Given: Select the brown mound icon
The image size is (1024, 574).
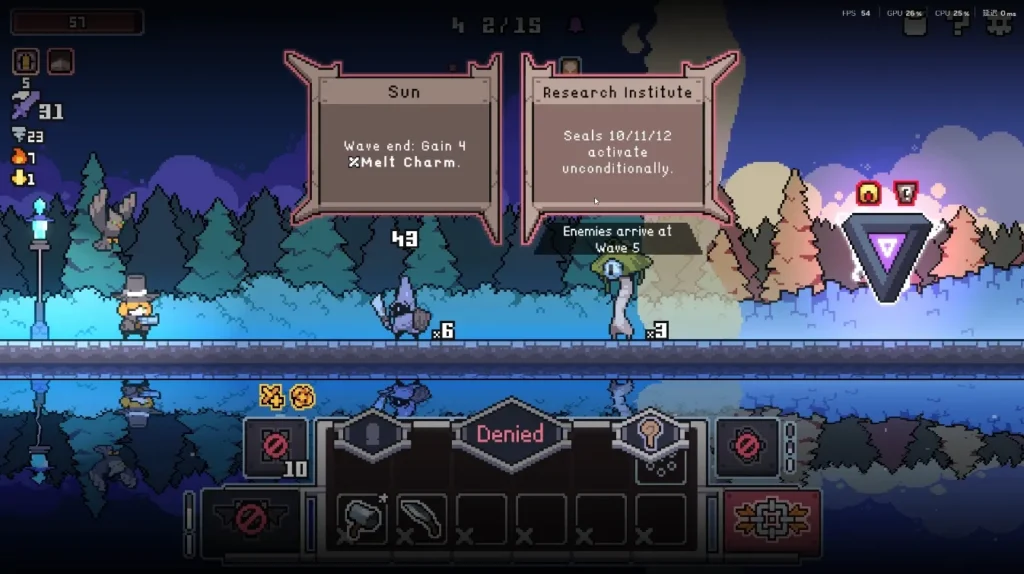Looking at the screenshot, I should pyautogui.click(x=59, y=61).
